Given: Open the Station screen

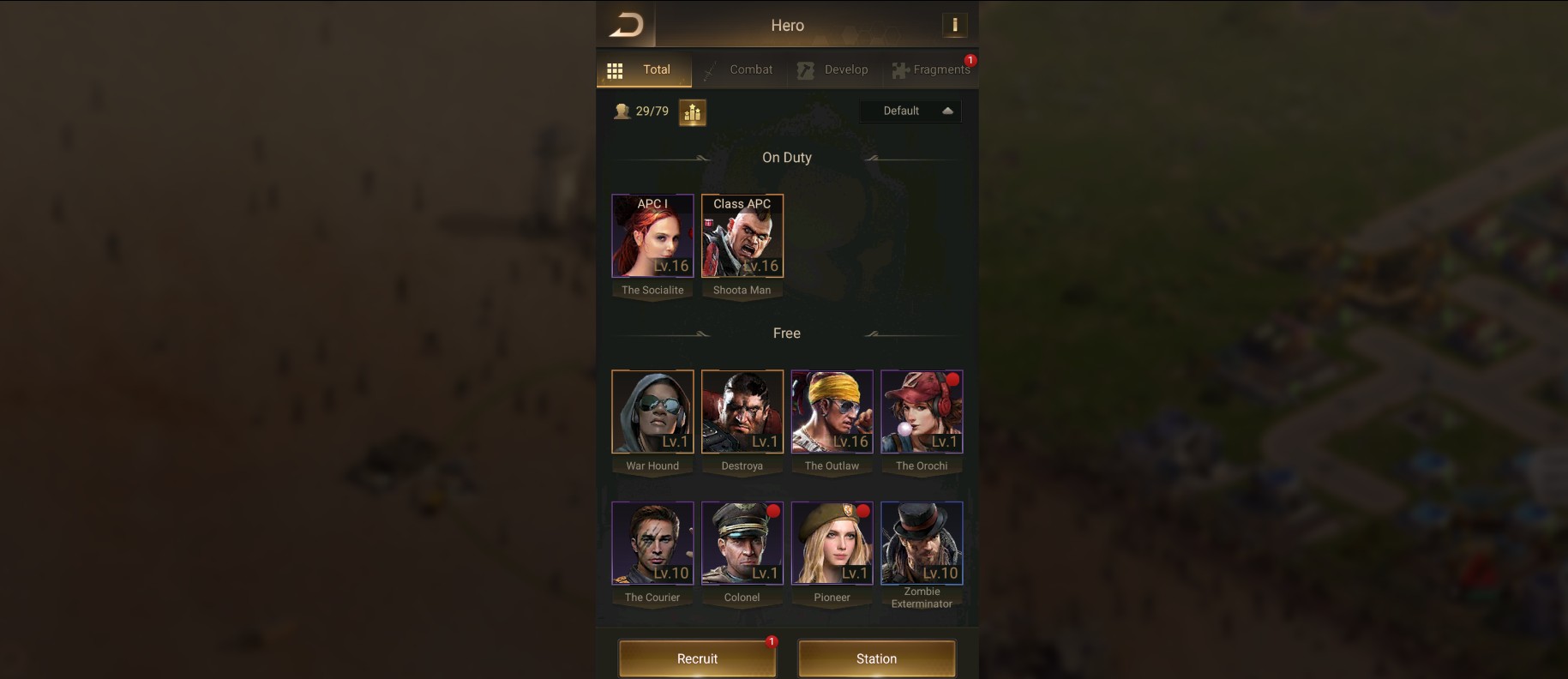Looking at the screenshot, I should 875,658.
